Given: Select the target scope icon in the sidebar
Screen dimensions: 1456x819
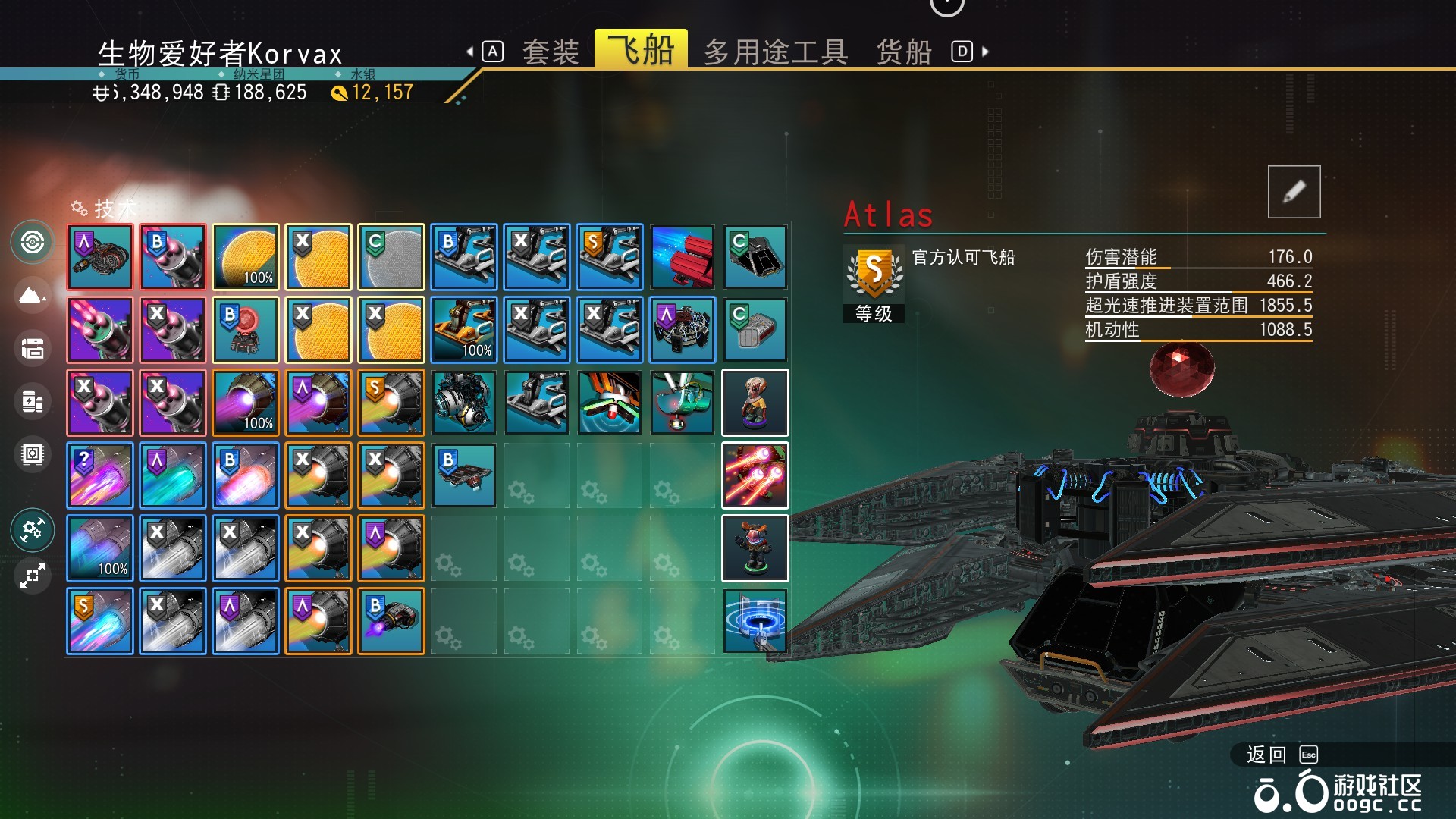Looking at the screenshot, I should click(32, 243).
